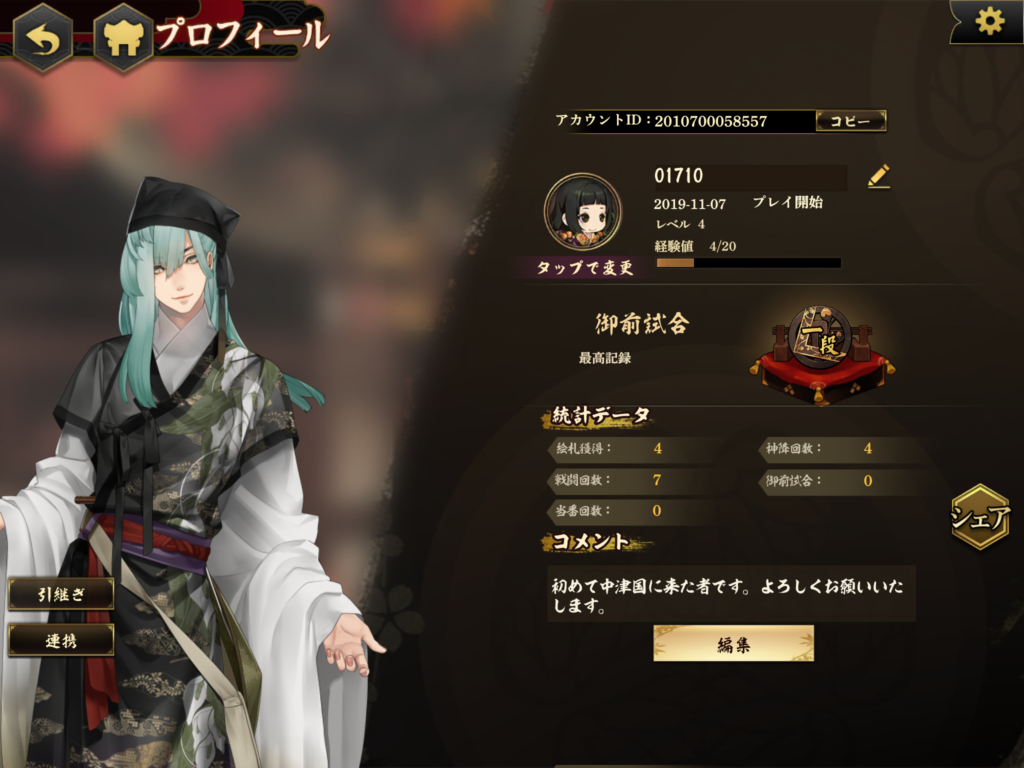
Task: Tap the player avatar portrait to change it
Action: (582, 212)
